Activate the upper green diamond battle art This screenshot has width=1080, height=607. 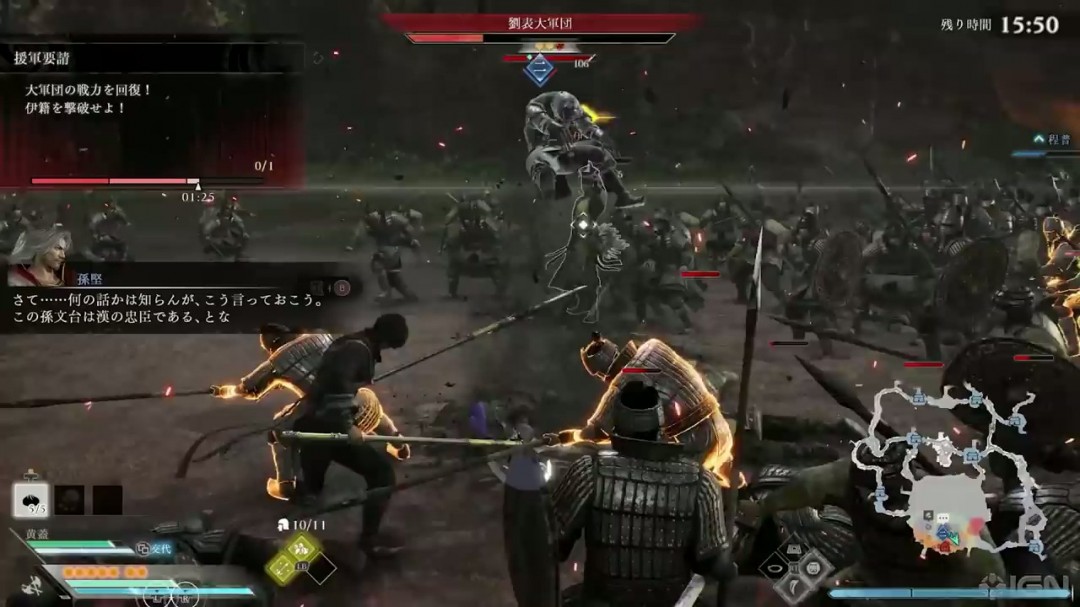pyautogui.click(x=301, y=547)
